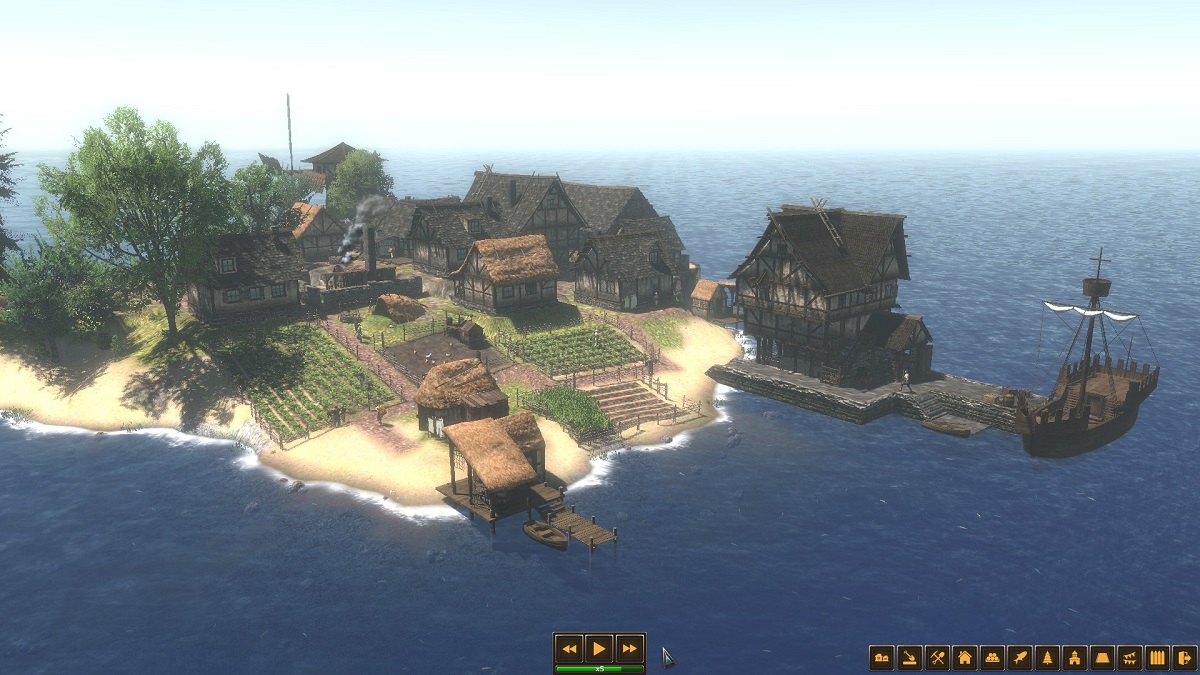
Task: Choose the crossed pickaxe and shovel icon
Action: (x=937, y=657)
